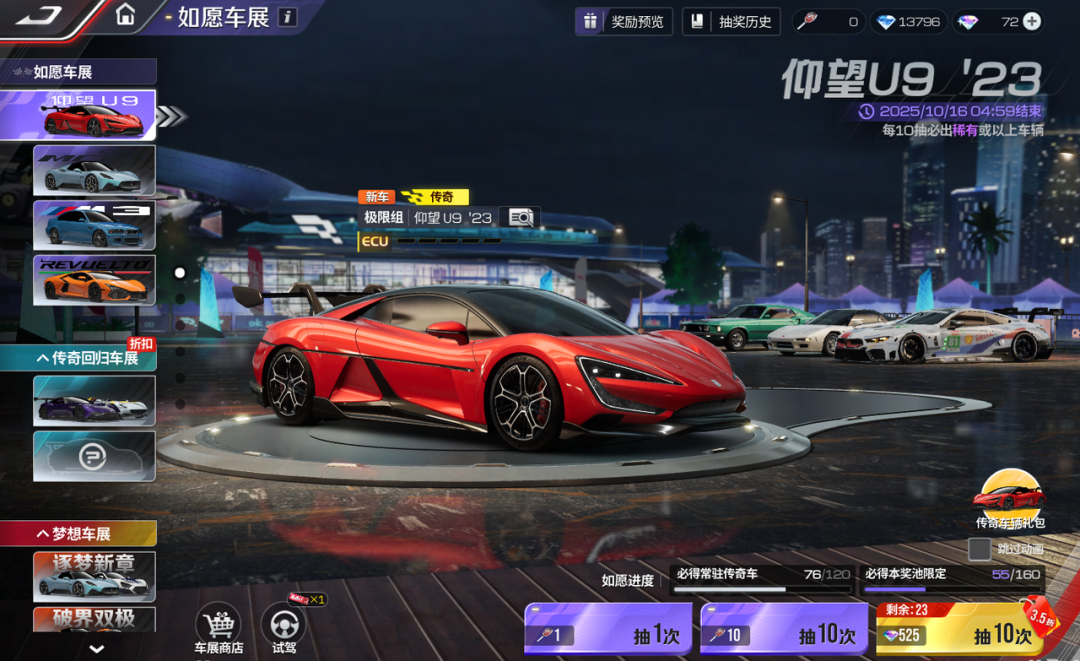
Task: Open the 车展商店 shop
Action: tap(218, 628)
